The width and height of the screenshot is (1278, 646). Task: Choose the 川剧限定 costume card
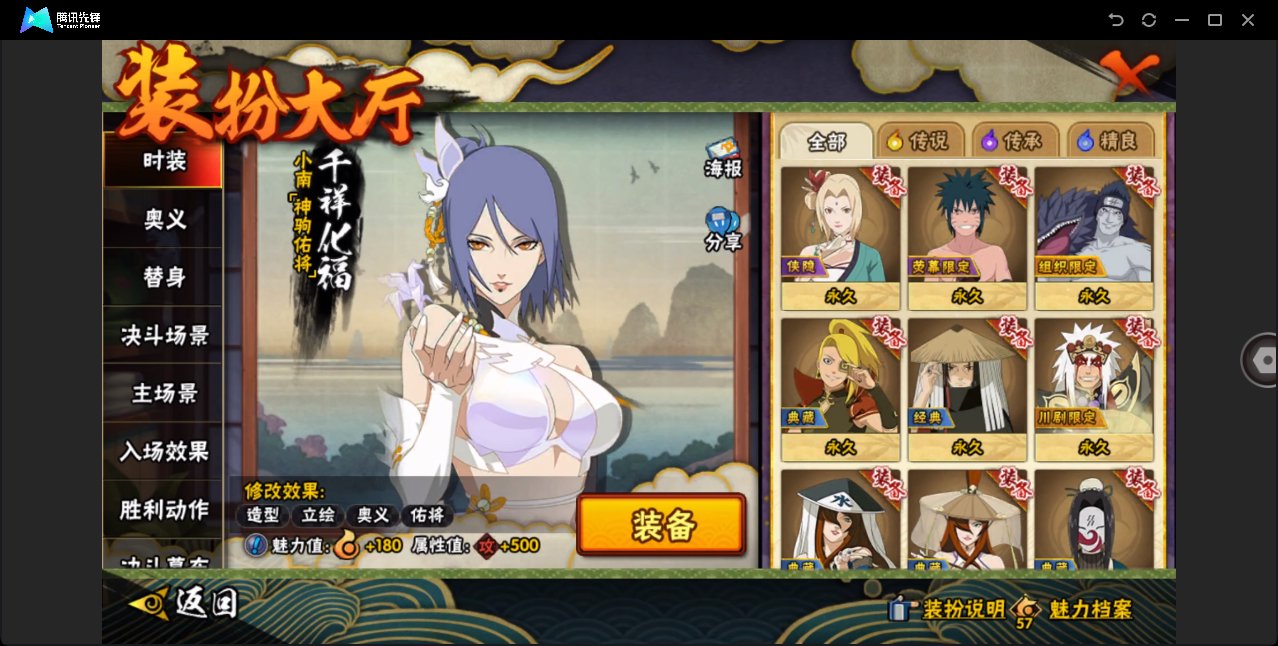(1094, 388)
